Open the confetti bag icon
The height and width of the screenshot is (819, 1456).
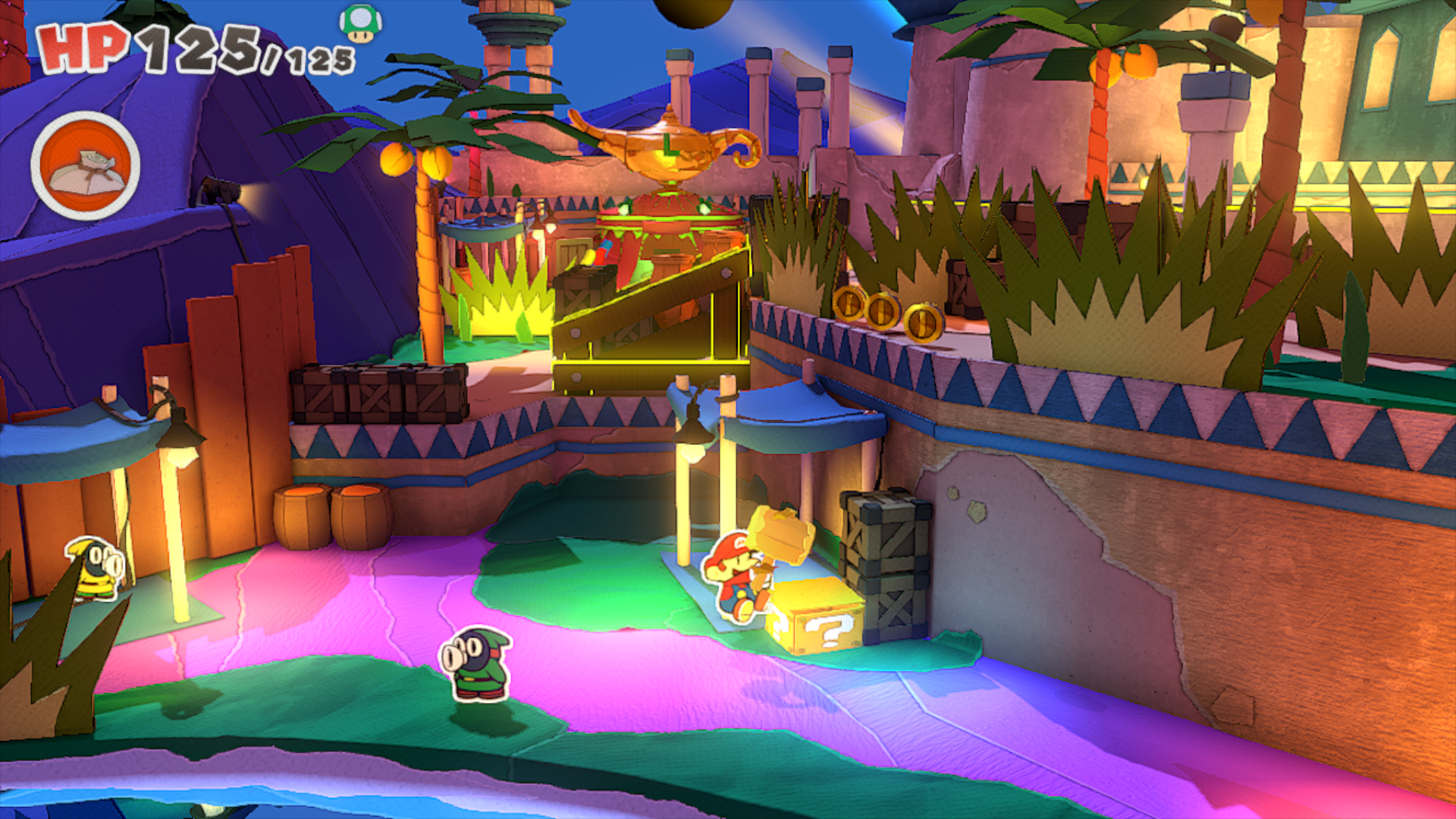click(x=86, y=166)
